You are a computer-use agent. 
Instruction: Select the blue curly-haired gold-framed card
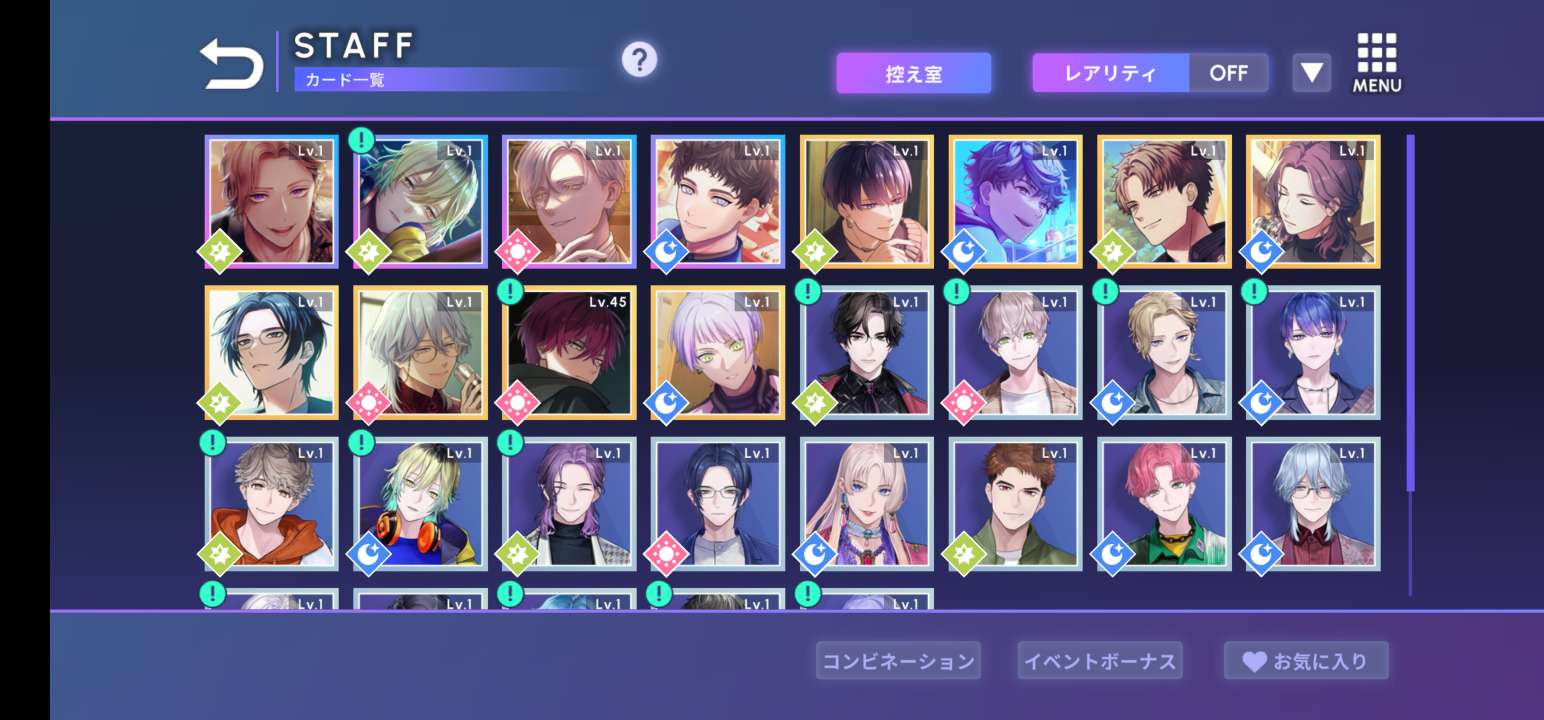coord(1015,202)
